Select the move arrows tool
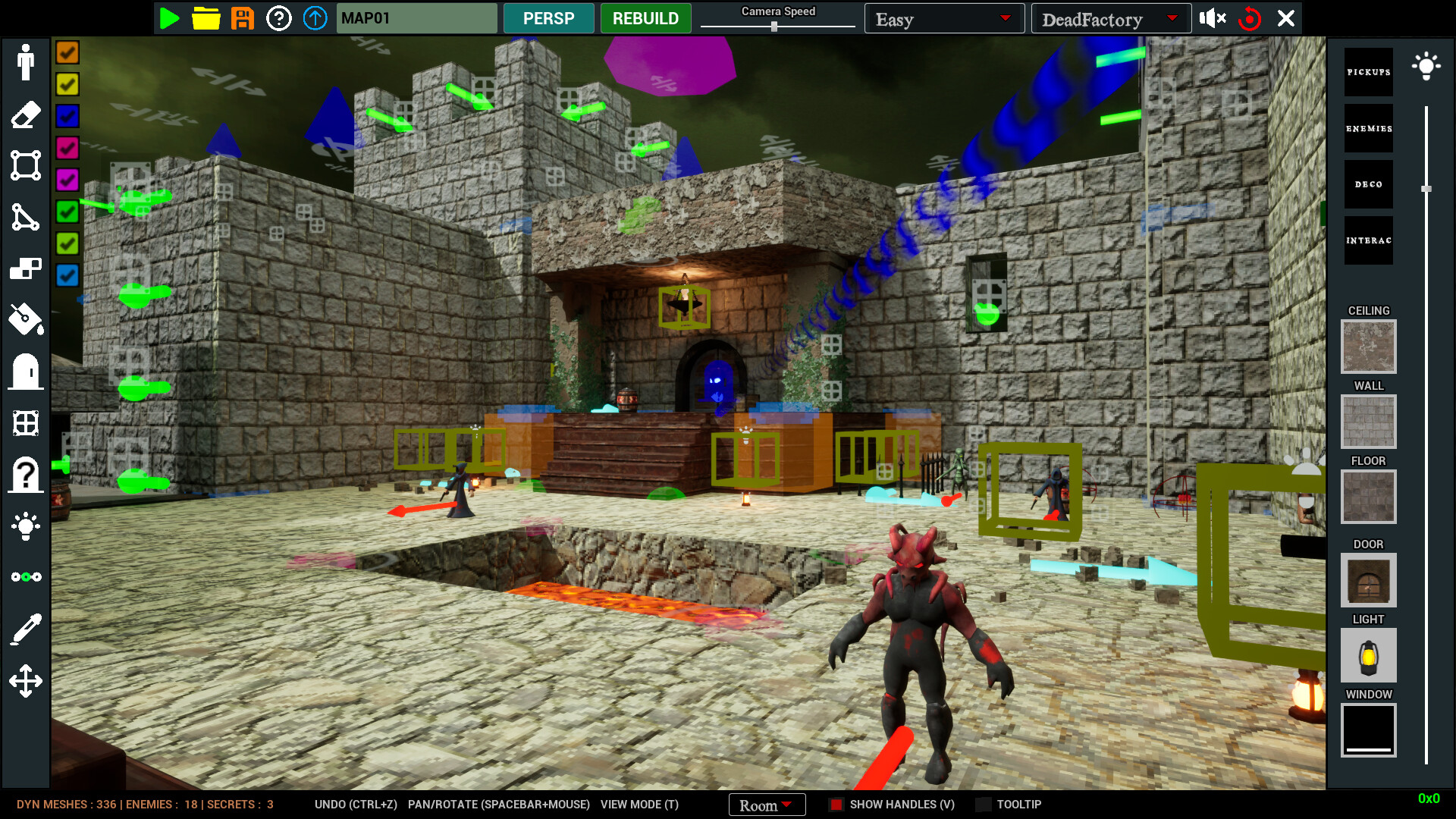Screen dimensions: 1456x819 [25, 680]
